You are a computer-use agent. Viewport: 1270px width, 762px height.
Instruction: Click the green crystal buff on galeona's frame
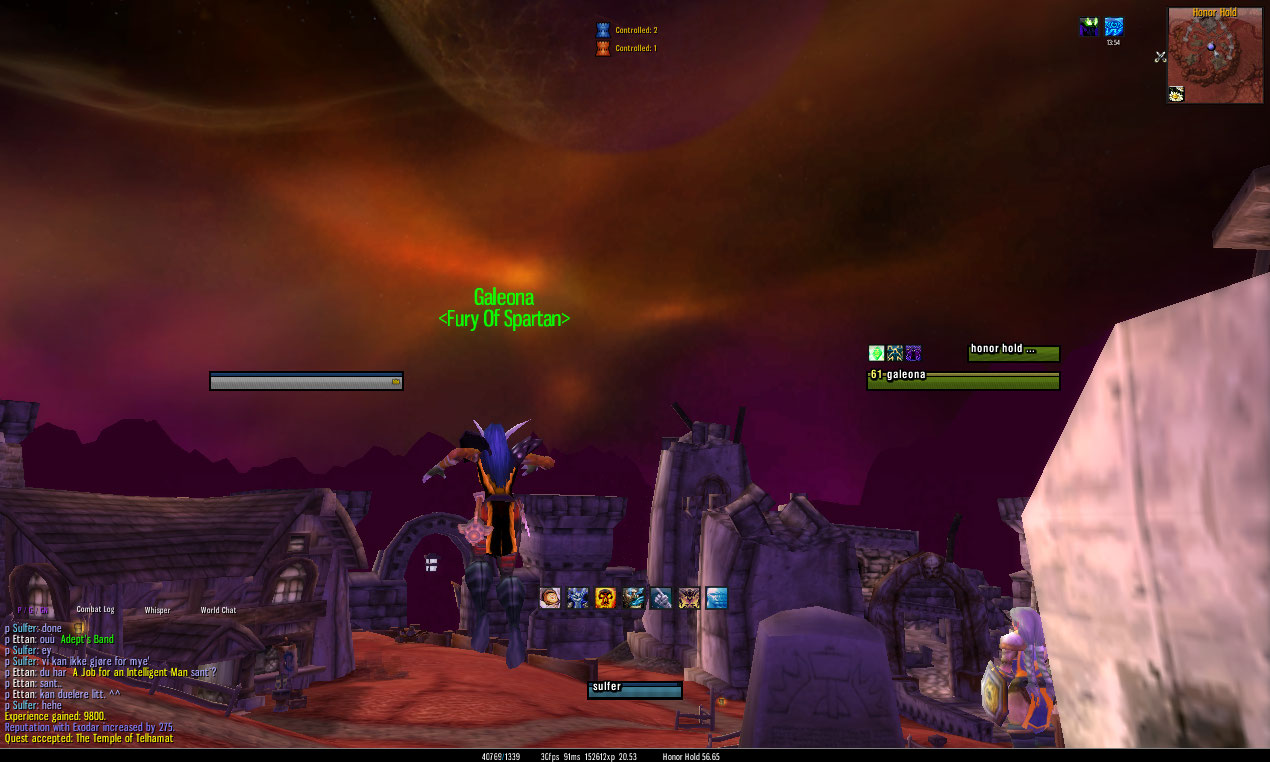click(876, 353)
